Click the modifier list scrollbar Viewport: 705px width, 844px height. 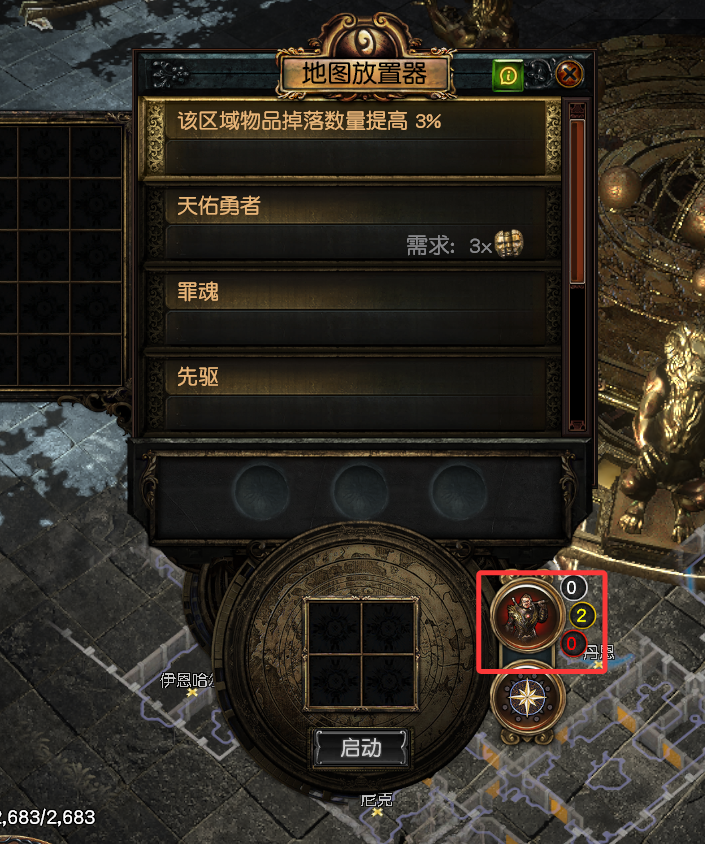click(x=576, y=200)
